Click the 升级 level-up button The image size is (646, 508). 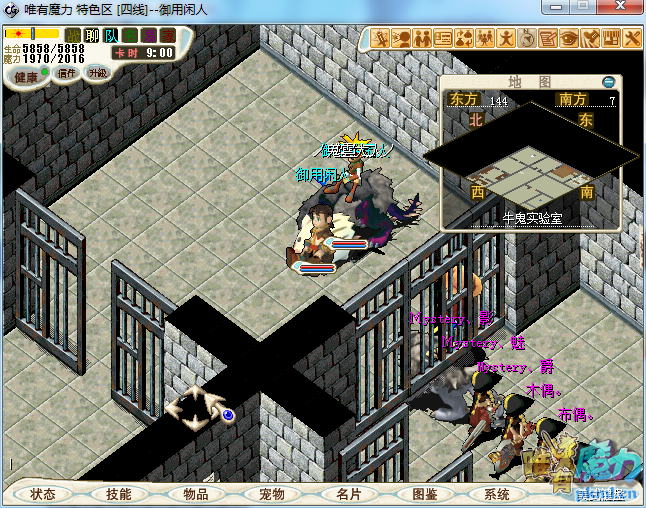97,74
